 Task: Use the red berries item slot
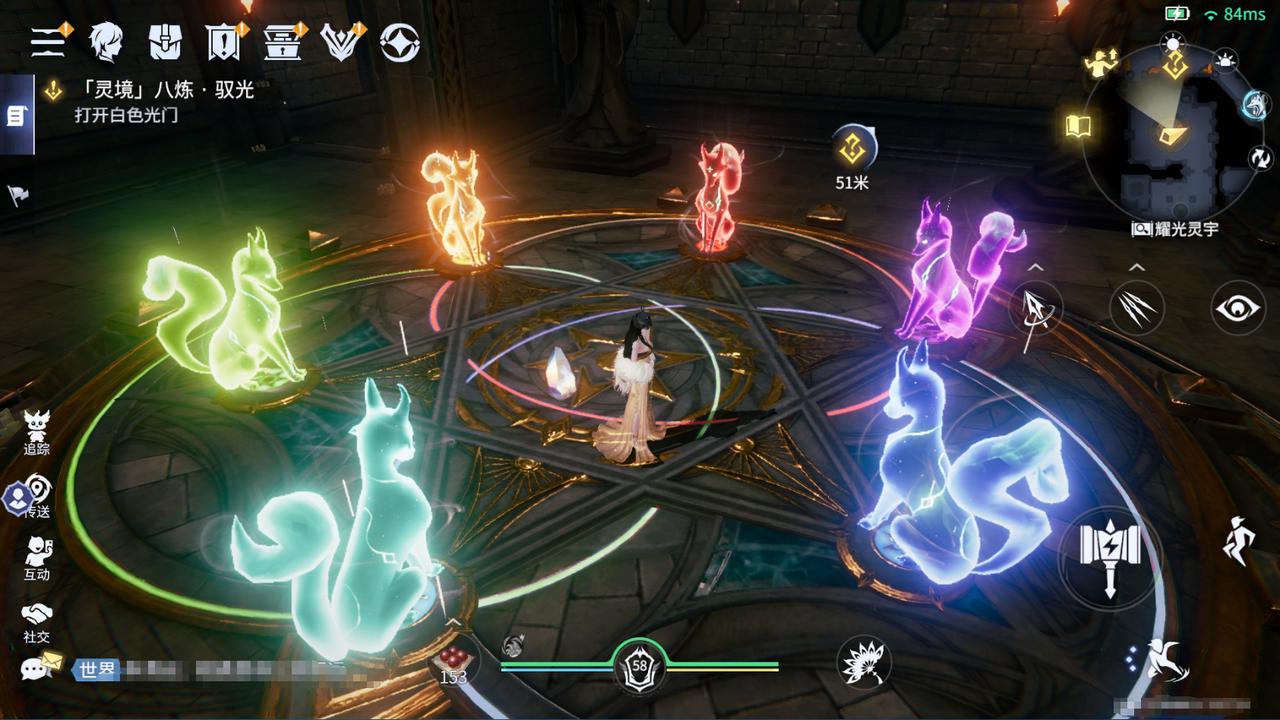453,660
